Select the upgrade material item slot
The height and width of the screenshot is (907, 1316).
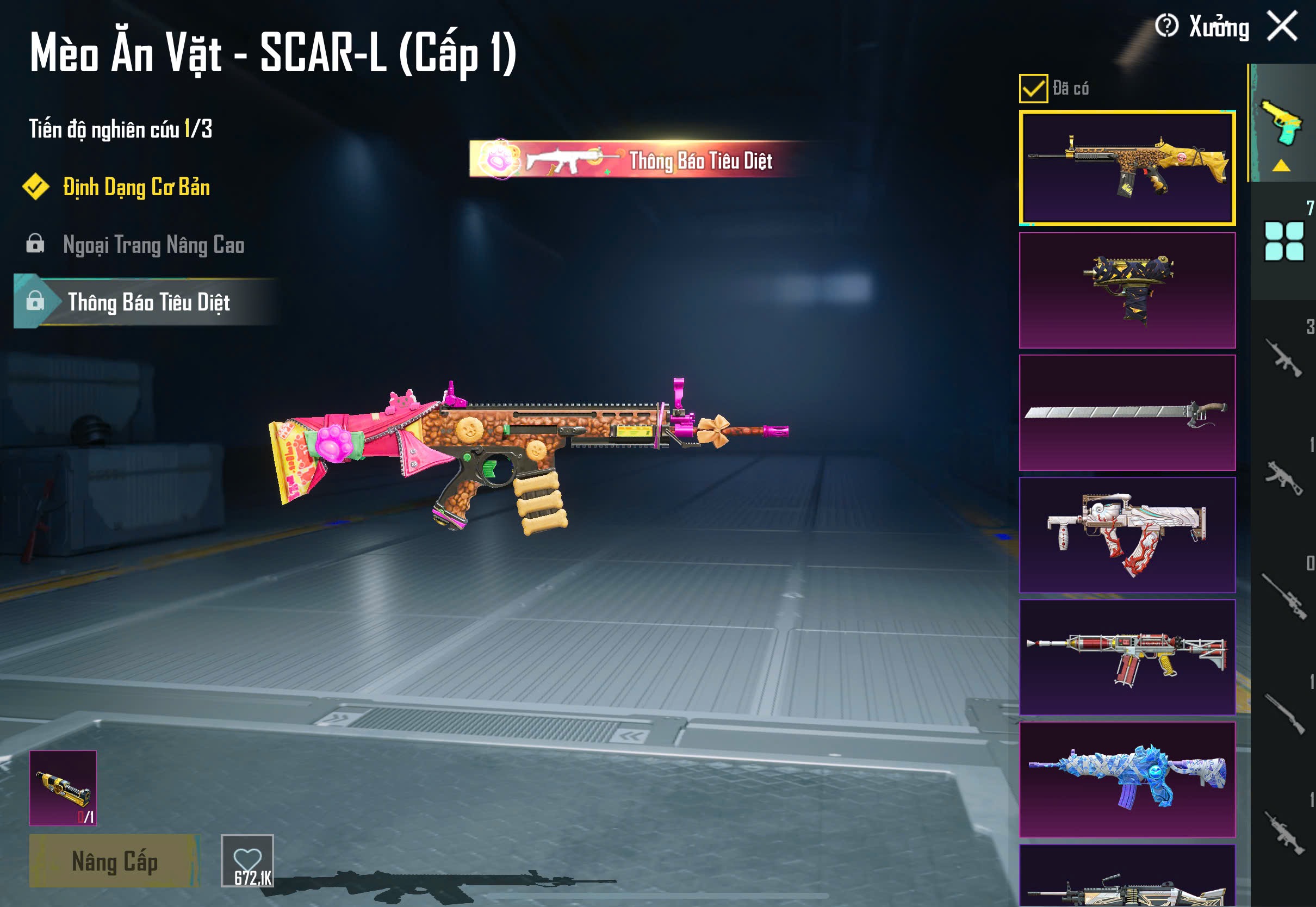(x=63, y=788)
